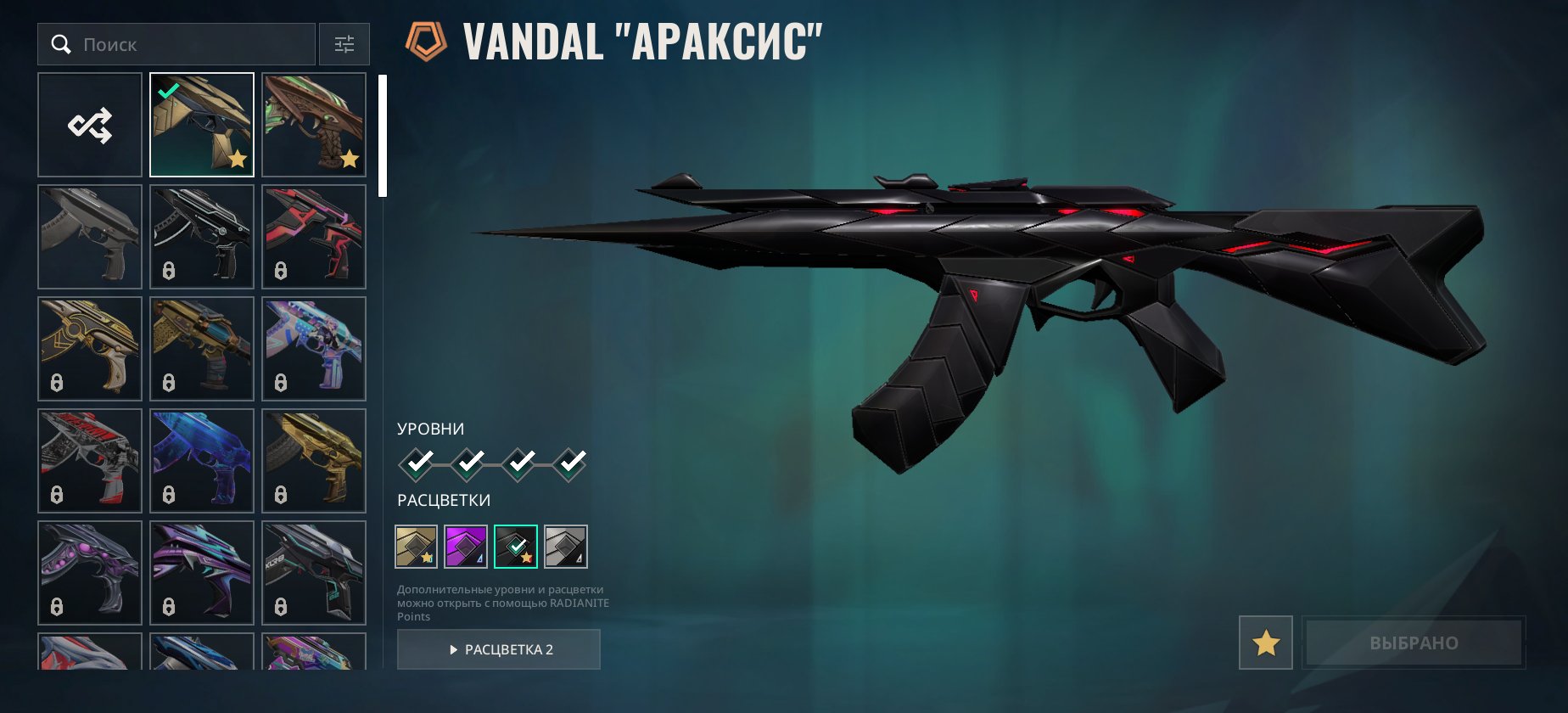Click the skin list scrollbar
Viewport: 1568px width, 713px height.
click(383, 136)
